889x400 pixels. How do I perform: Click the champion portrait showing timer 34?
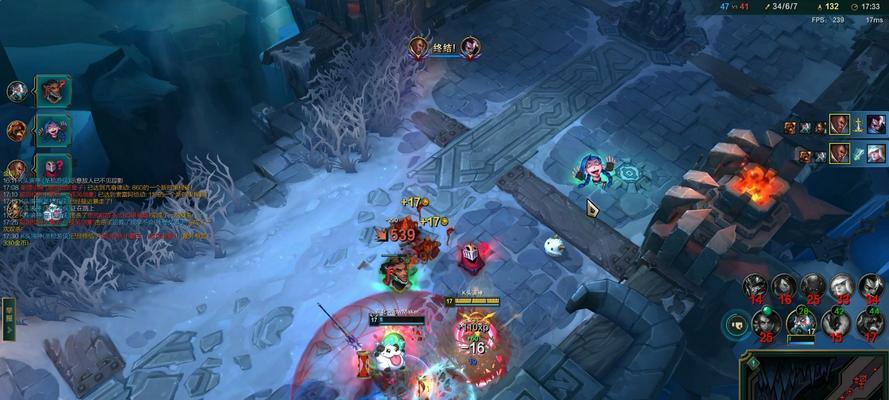(x=871, y=287)
